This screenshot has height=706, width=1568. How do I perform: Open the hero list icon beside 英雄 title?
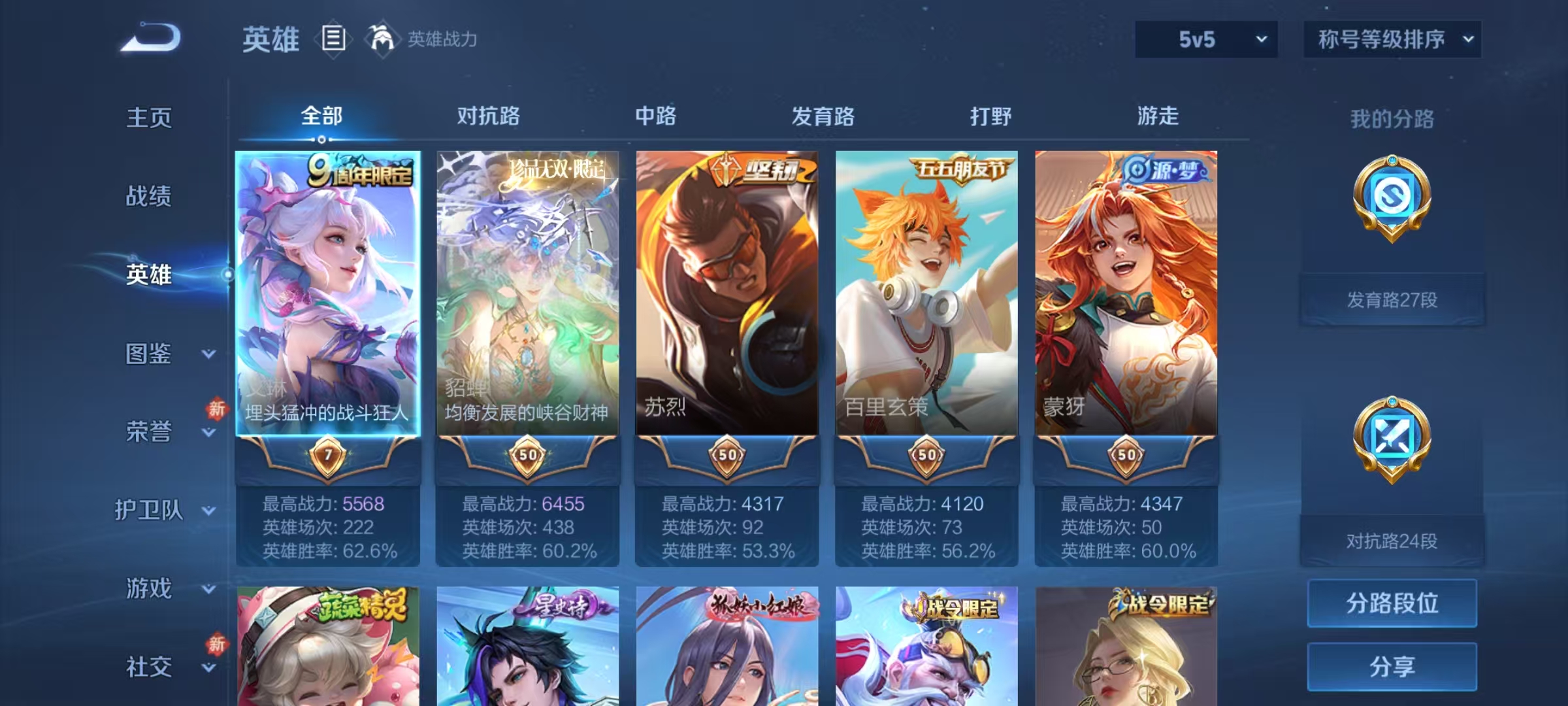click(333, 39)
